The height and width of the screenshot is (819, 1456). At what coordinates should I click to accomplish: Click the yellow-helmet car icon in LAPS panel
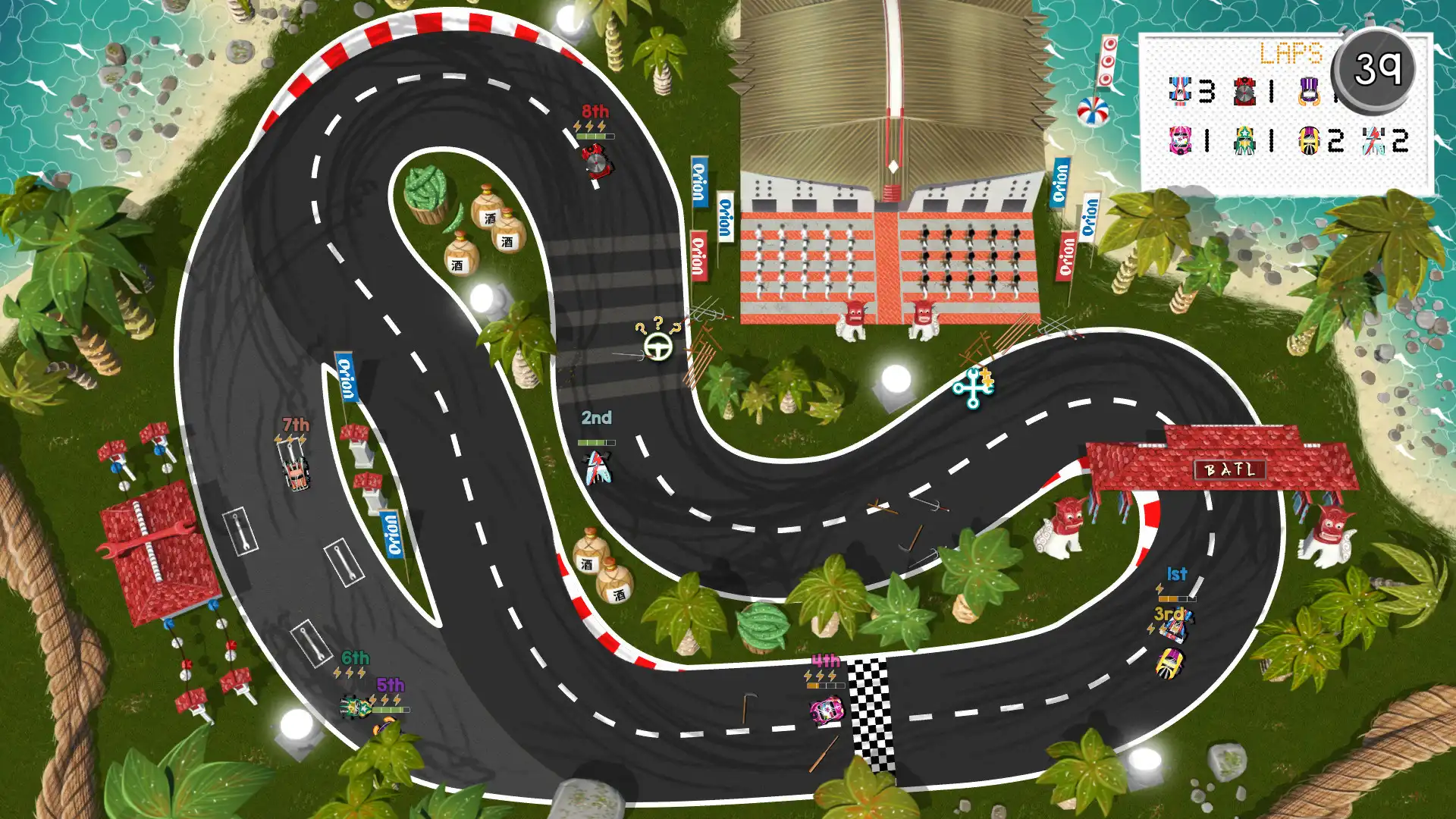(1309, 141)
